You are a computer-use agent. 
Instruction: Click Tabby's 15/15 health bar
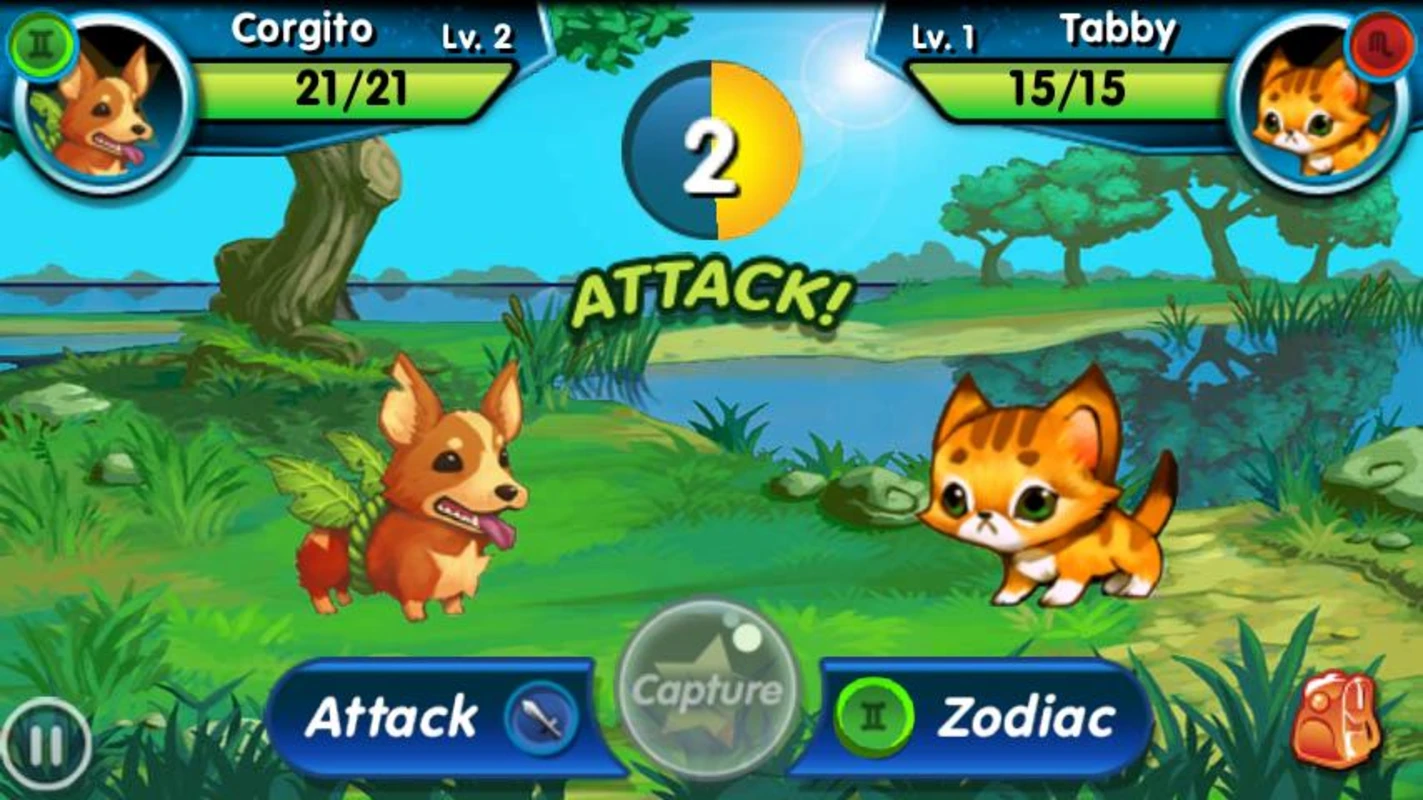1065,91
